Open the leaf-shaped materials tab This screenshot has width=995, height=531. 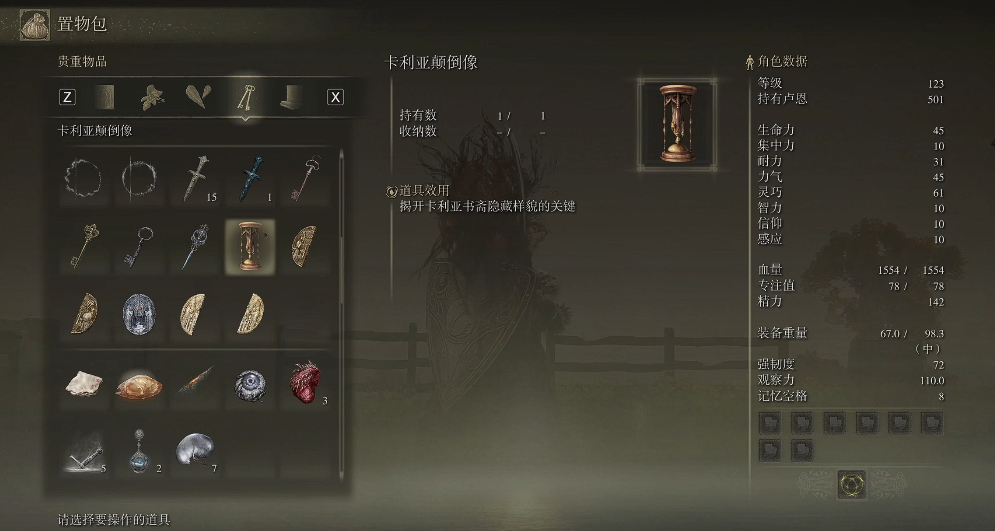(x=151, y=97)
